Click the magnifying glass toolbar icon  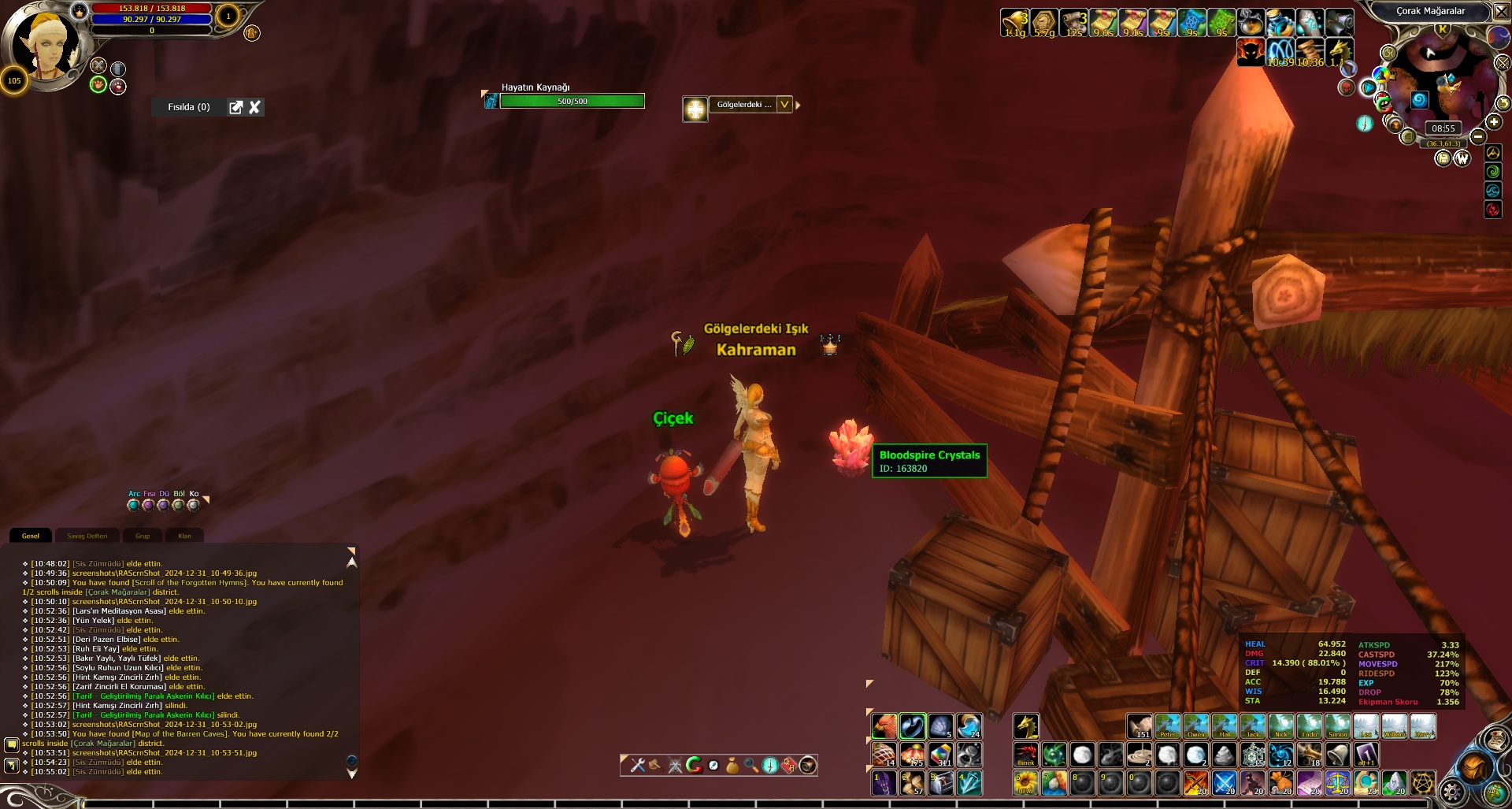[x=751, y=765]
